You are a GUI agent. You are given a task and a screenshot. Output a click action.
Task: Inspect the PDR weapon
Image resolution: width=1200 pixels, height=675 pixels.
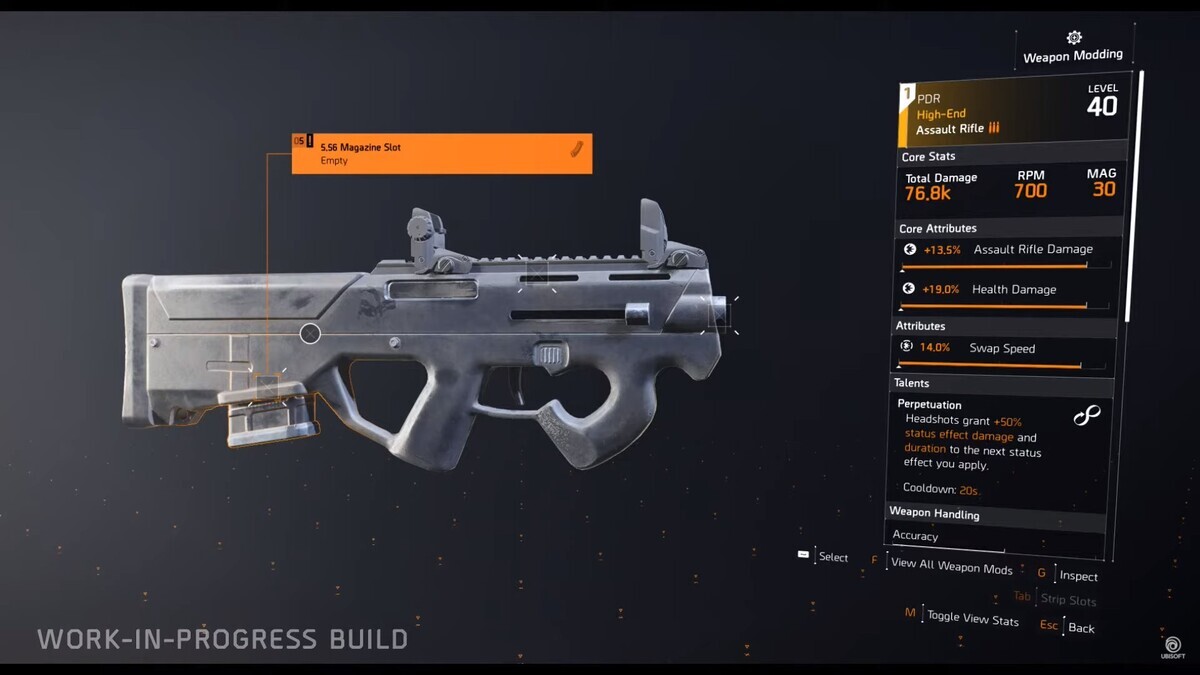click(x=1078, y=575)
